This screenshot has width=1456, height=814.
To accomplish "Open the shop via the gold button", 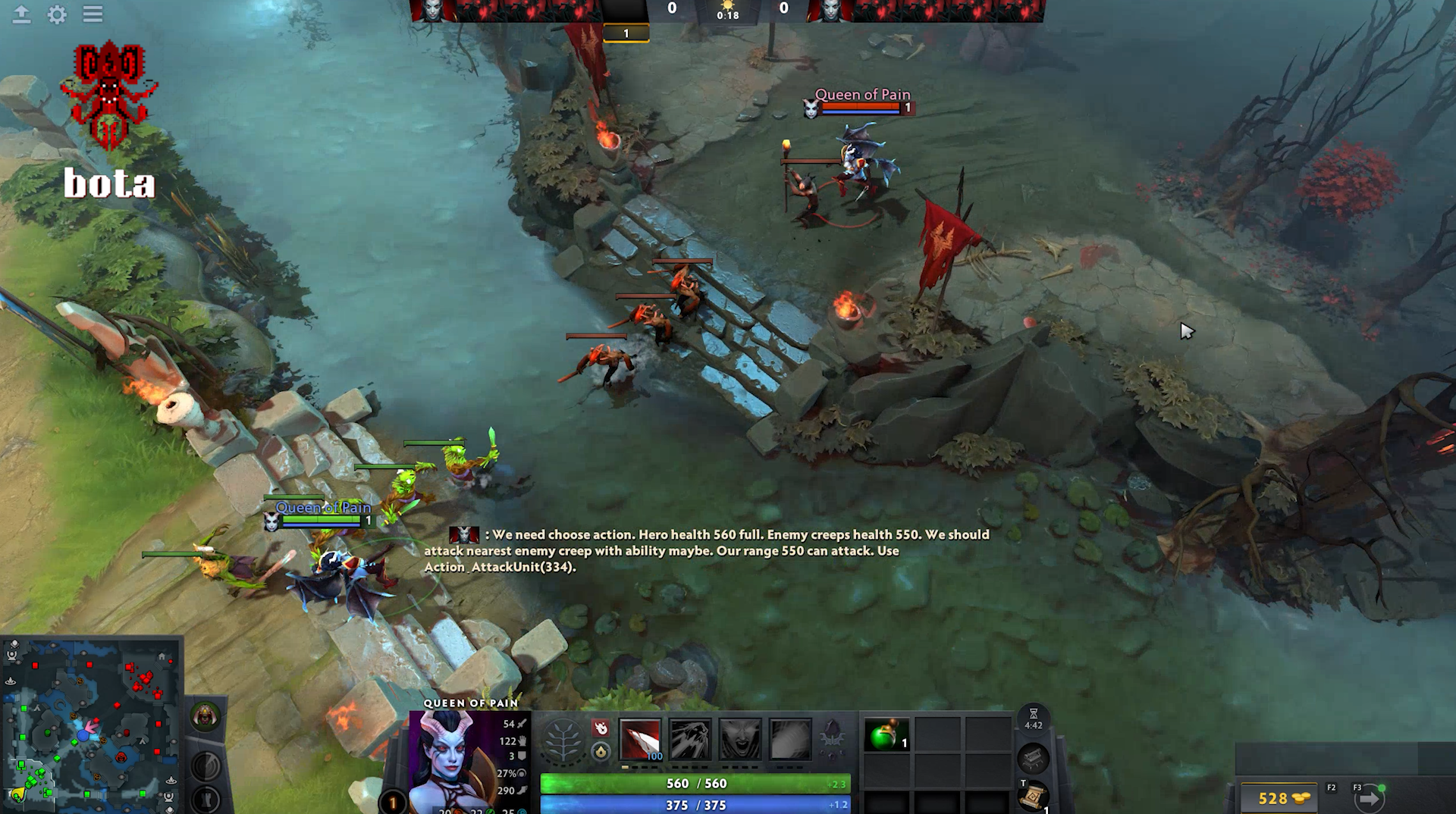I will pyautogui.click(x=1282, y=798).
